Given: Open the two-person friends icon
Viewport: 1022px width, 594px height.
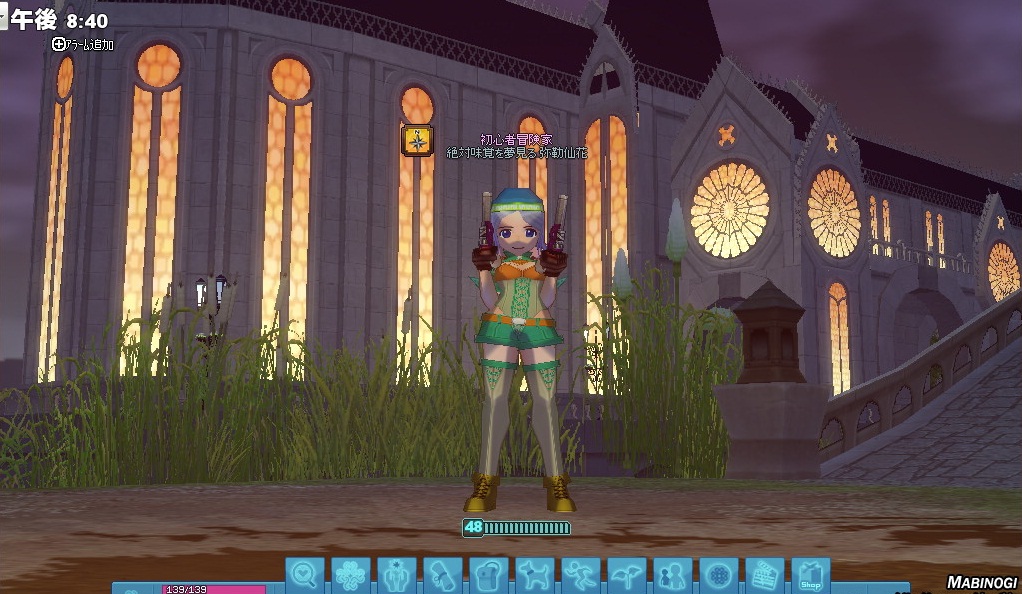Looking at the screenshot, I should coord(673,575).
